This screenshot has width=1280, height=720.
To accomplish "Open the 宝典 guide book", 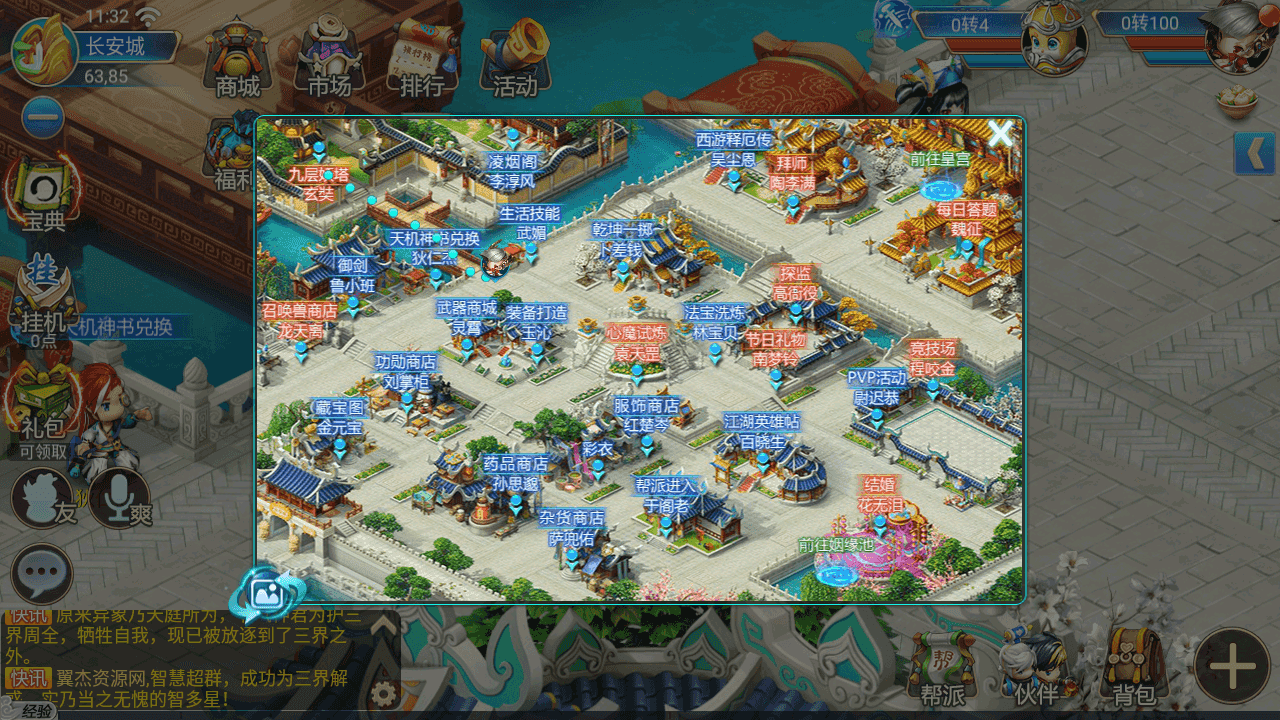I will click(x=43, y=193).
